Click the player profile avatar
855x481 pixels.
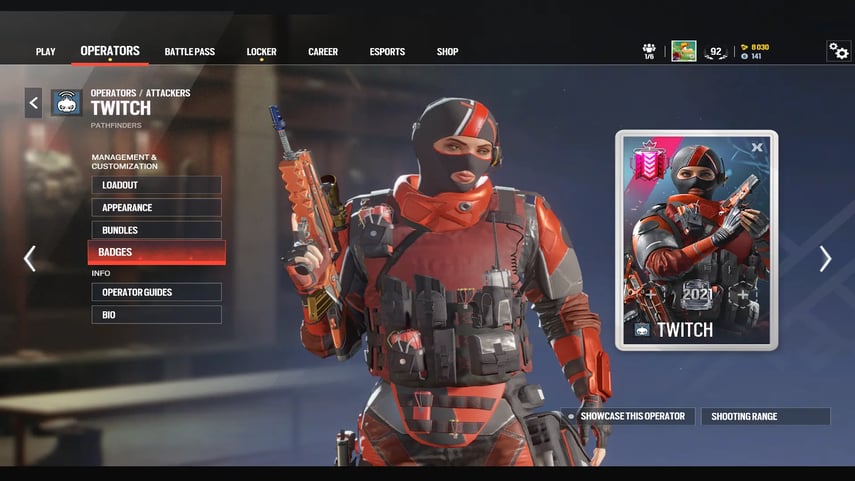point(684,52)
